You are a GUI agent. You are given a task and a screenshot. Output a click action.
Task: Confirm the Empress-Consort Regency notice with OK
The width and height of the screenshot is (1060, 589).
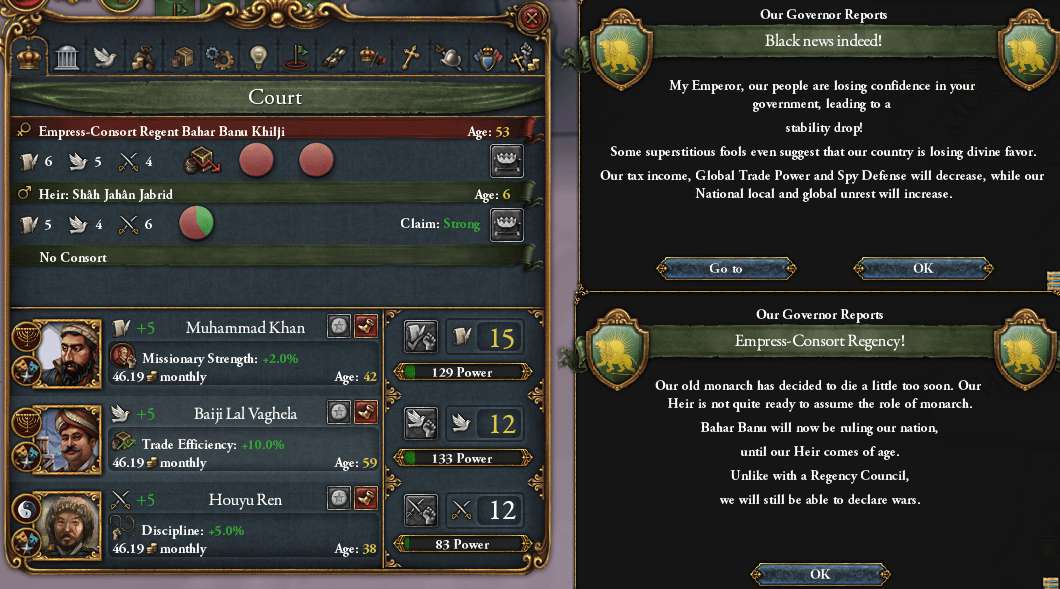820,574
